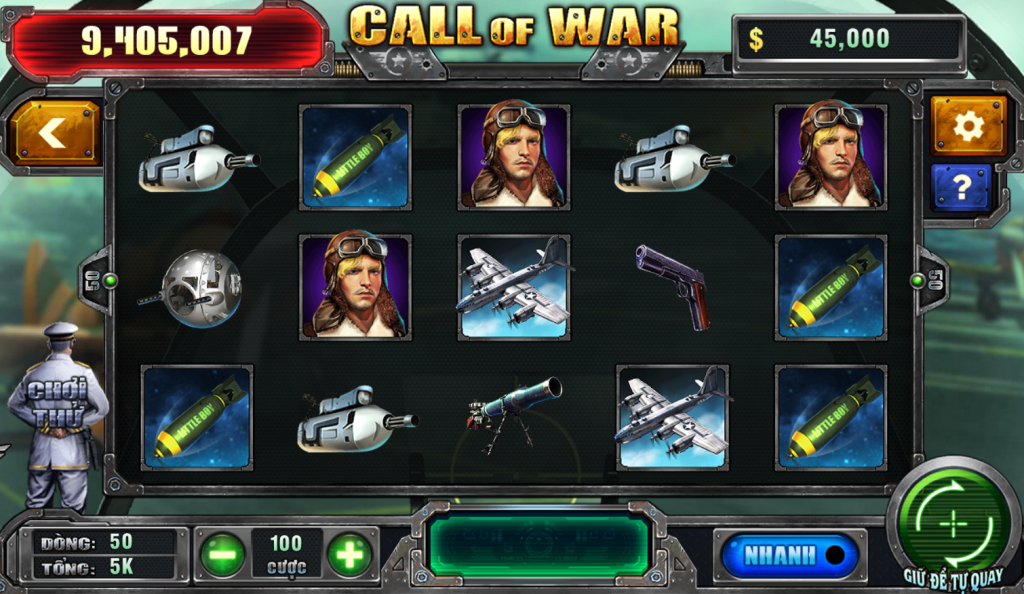Open the gear settings menu
1024x594 pixels.
968,125
